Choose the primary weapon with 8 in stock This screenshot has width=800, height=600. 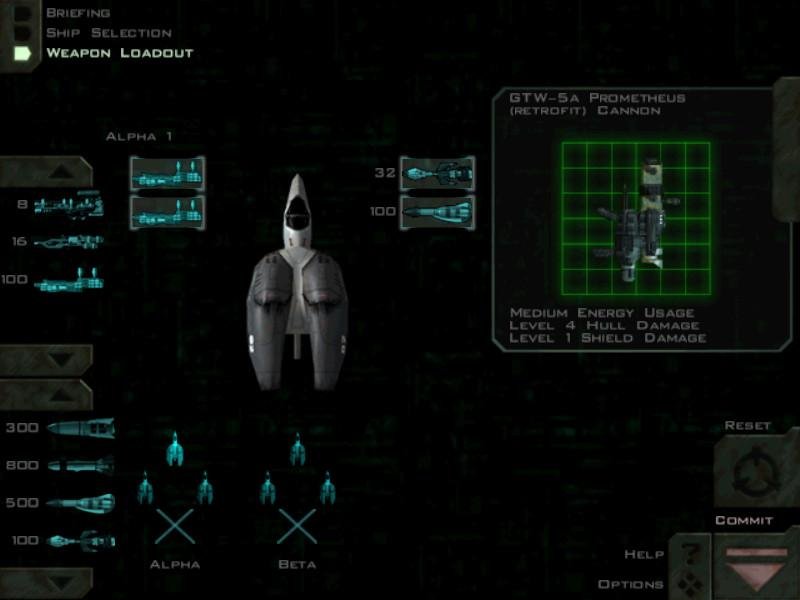coord(69,205)
